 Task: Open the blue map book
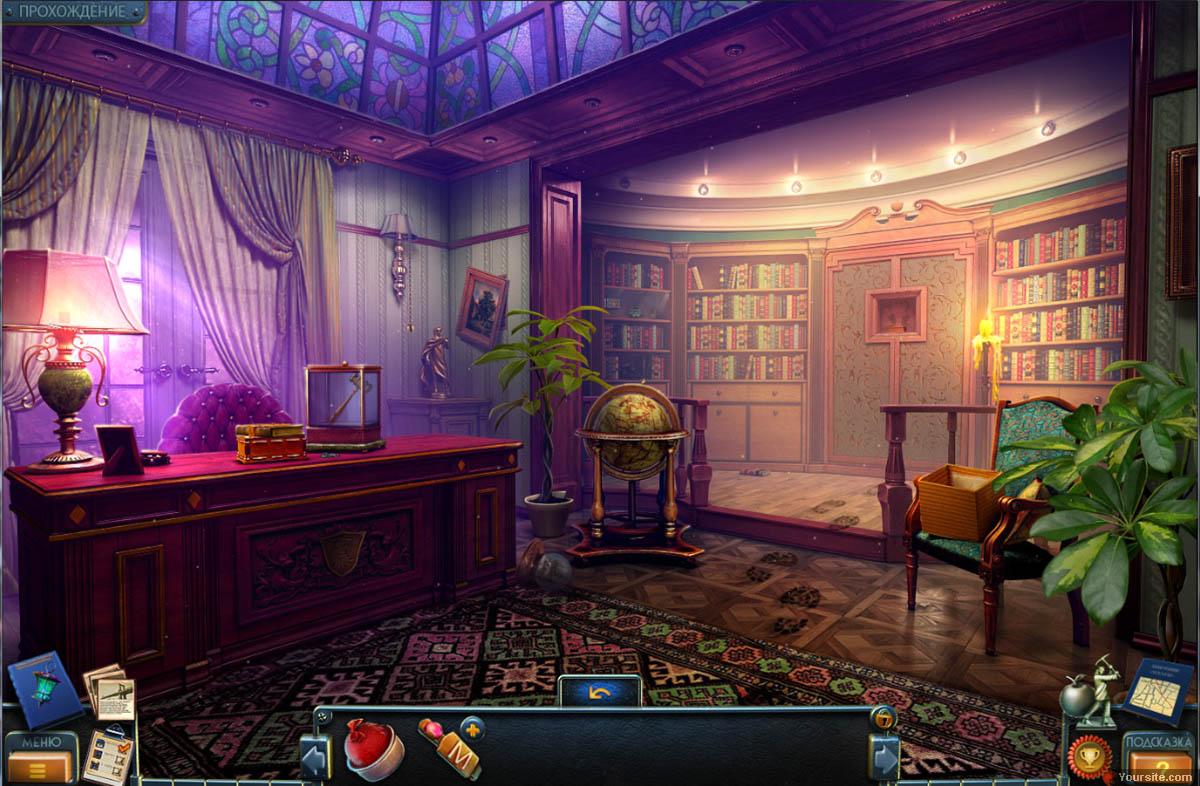[1159, 689]
